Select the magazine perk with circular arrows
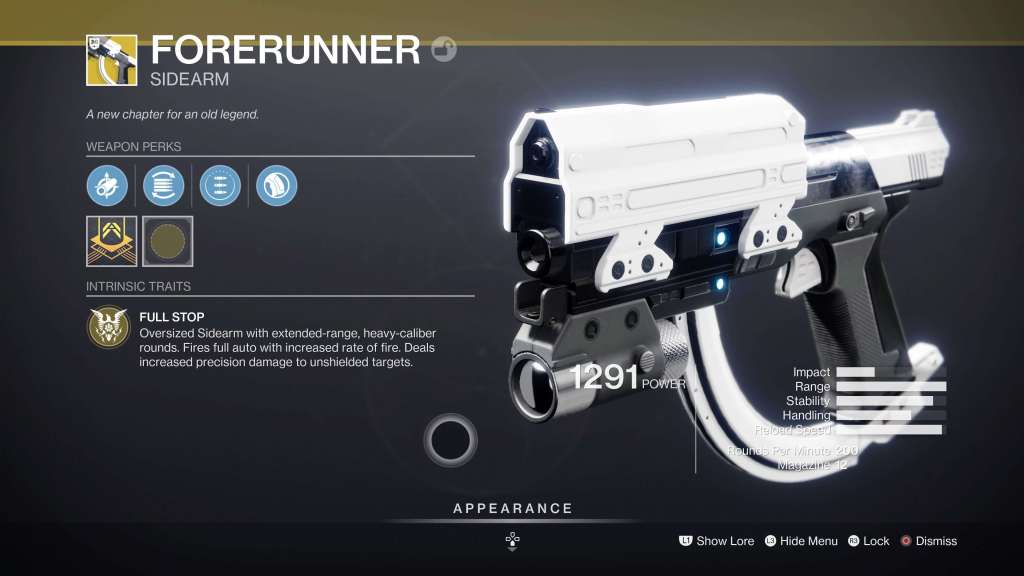 tap(163, 186)
